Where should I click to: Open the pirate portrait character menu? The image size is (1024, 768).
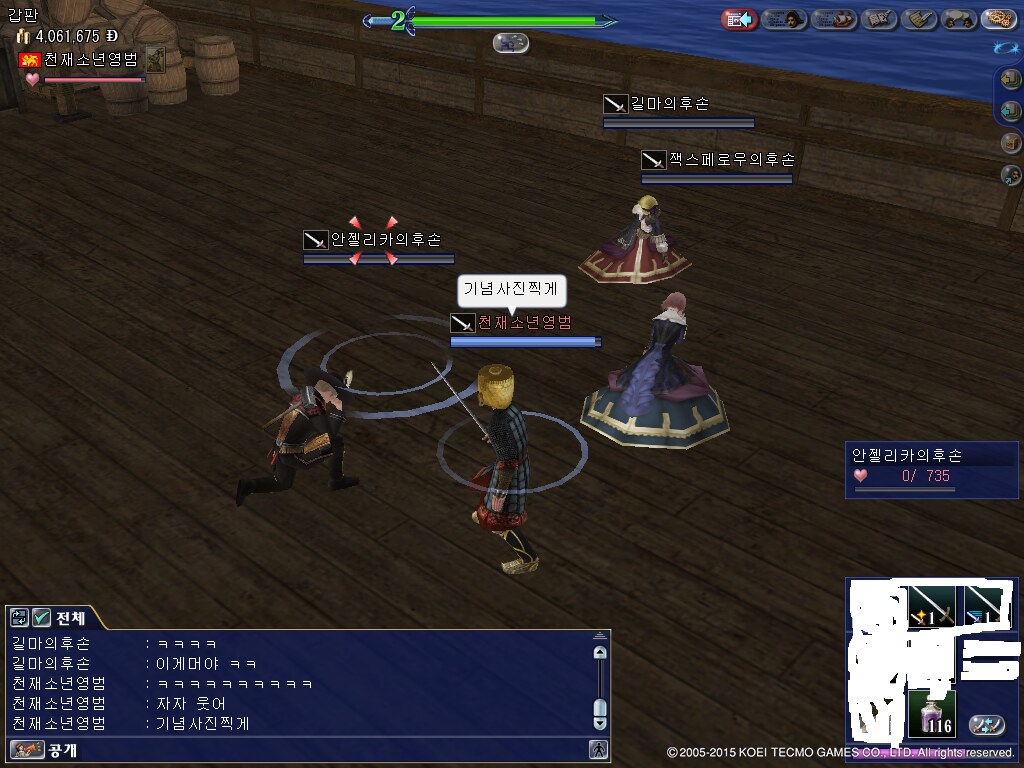point(785,19)
